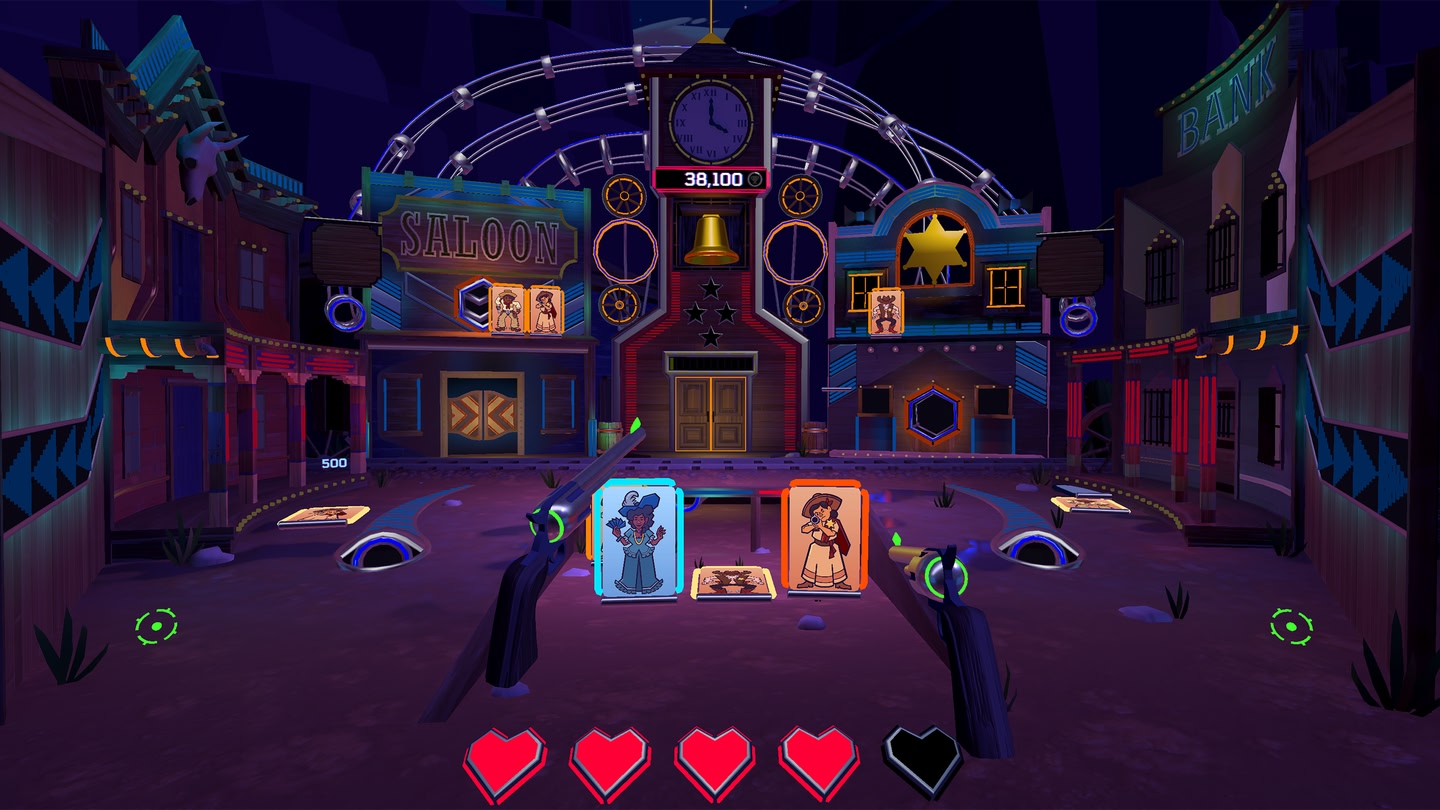Click the green crosshair reticle bottom left
Image resolution: width=1440 pixels, height=810 pixels.
154,624
